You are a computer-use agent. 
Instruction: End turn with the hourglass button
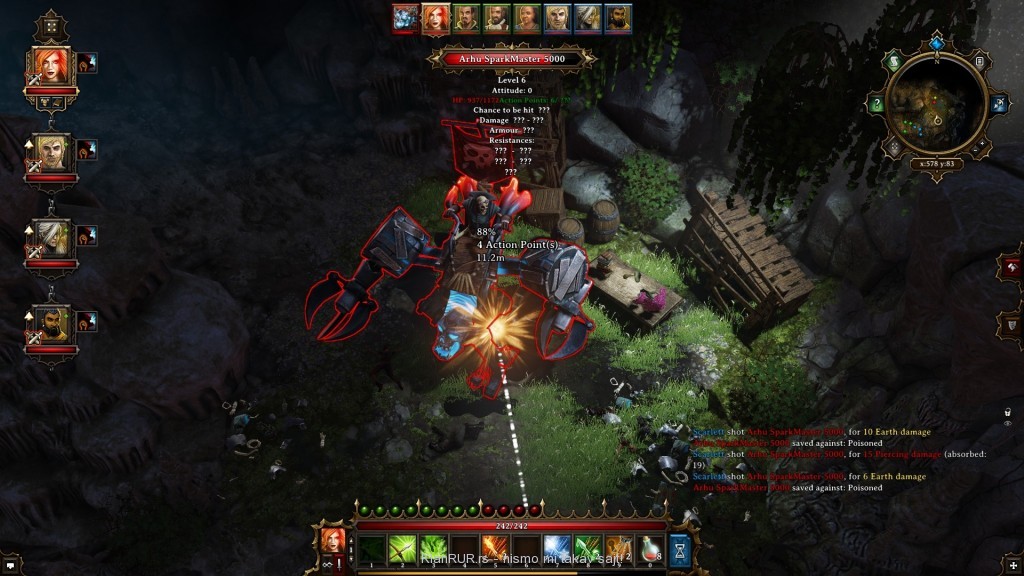pos(680,549)
